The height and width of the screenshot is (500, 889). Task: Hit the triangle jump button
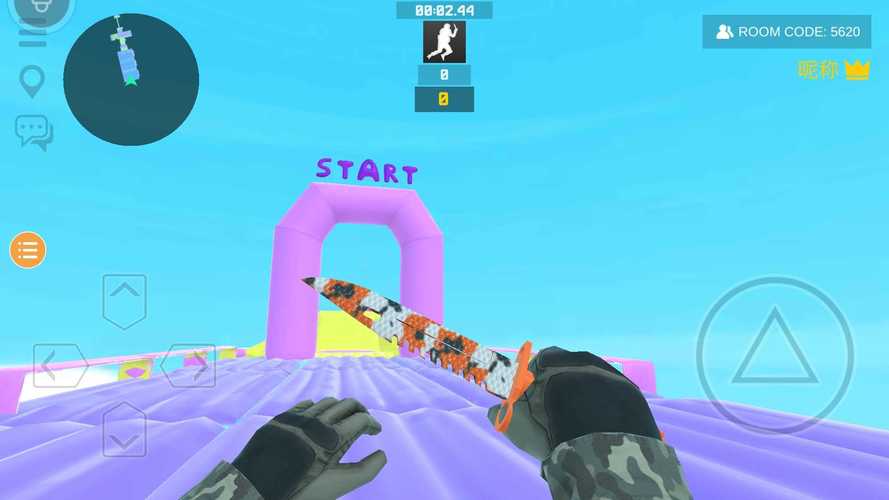(774, 356)
